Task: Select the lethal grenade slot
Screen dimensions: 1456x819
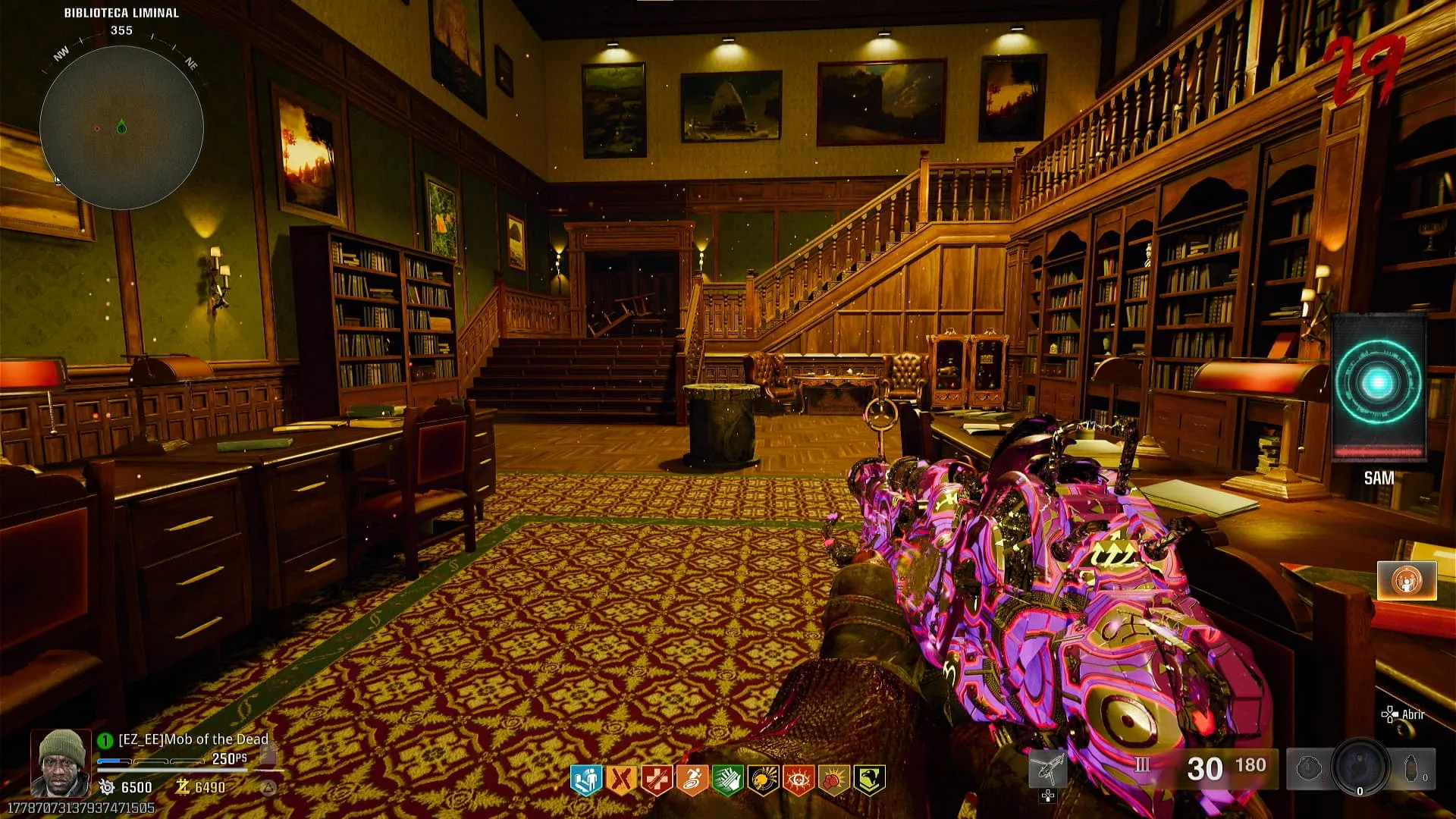Action: pyautogui.click(x=1413, y=768)
